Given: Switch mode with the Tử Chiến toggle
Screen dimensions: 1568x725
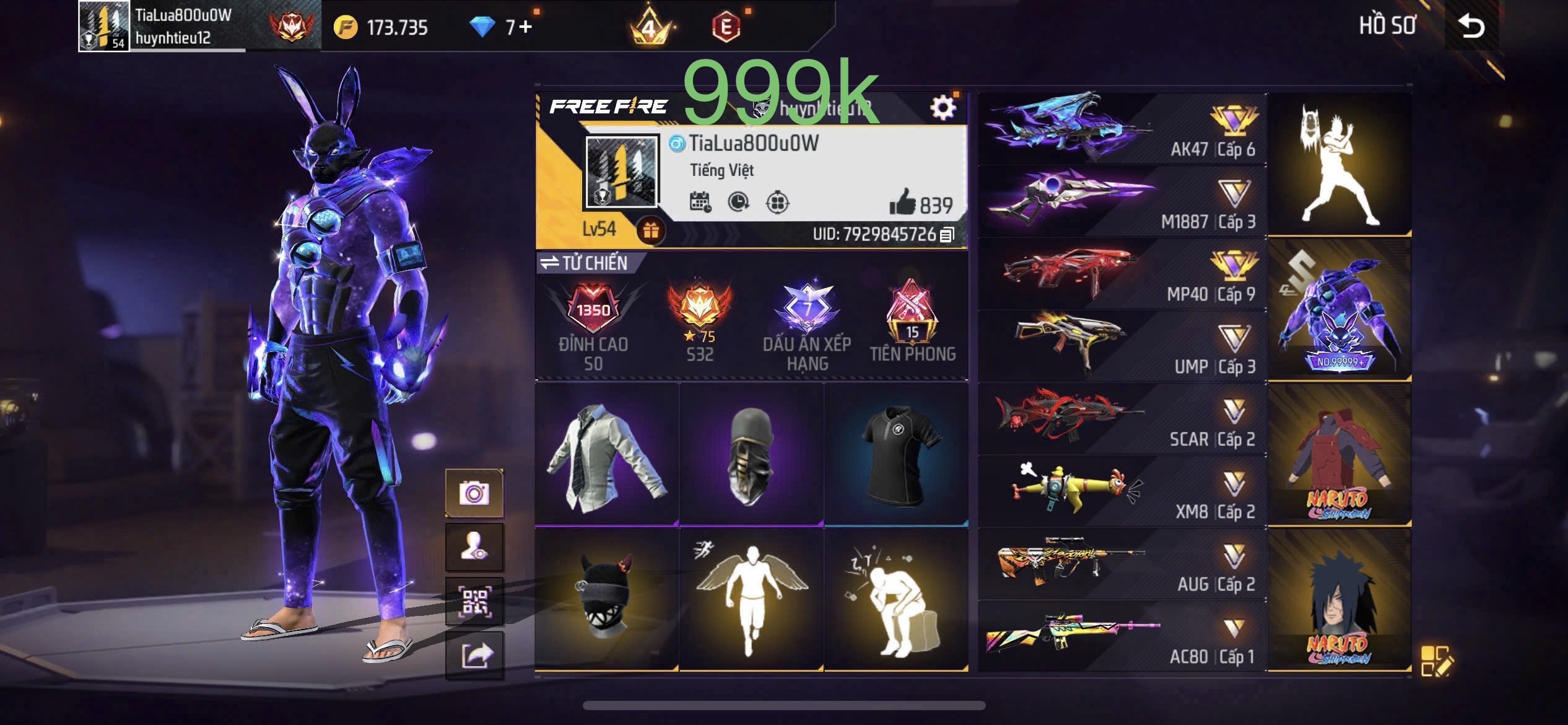Looking at the screenshot, I should (584, 263).
